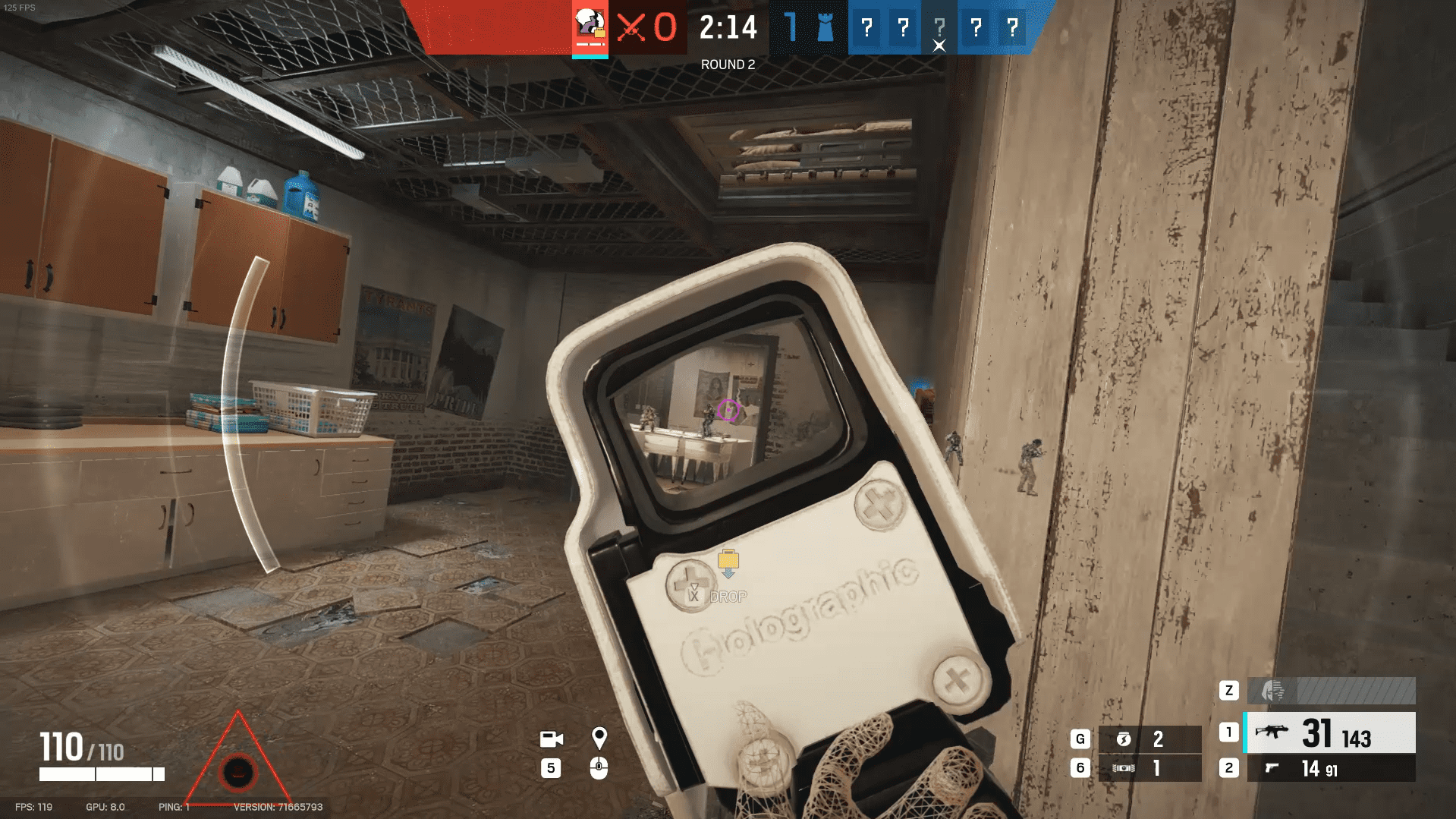
Task: Click the last question mark enemy tile
Action: [x=1011, y=28]
